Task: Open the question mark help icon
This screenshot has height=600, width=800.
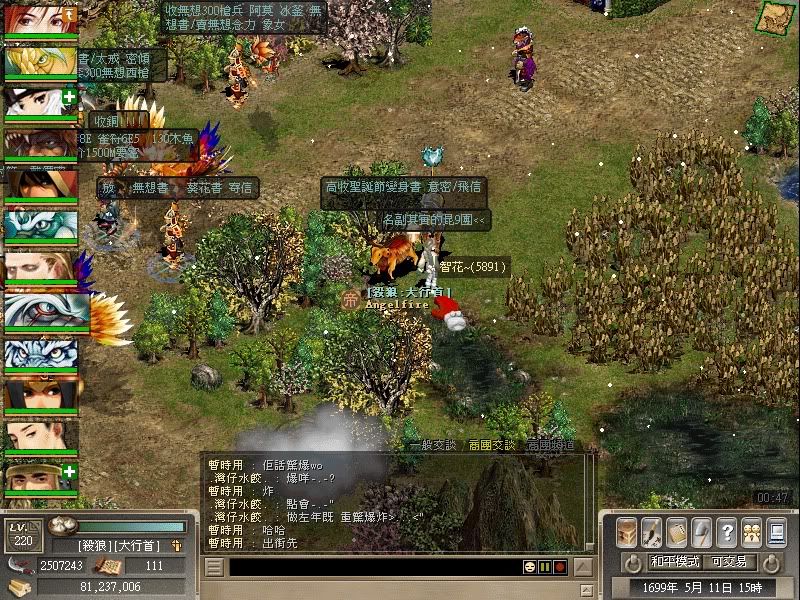Action: click(727, 532)
